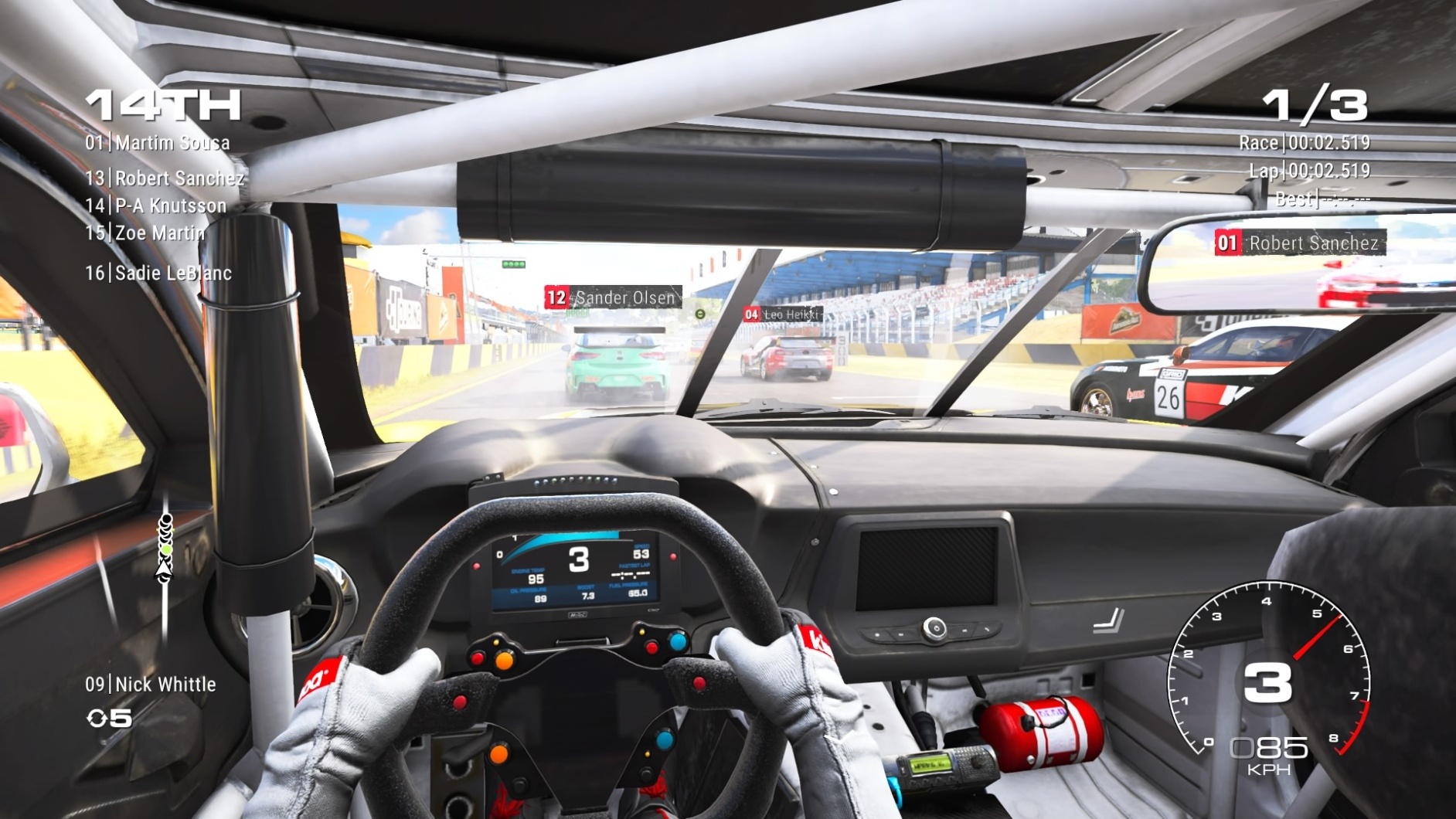Select position 13 Robert Sanchez standings row

[165, 178]
